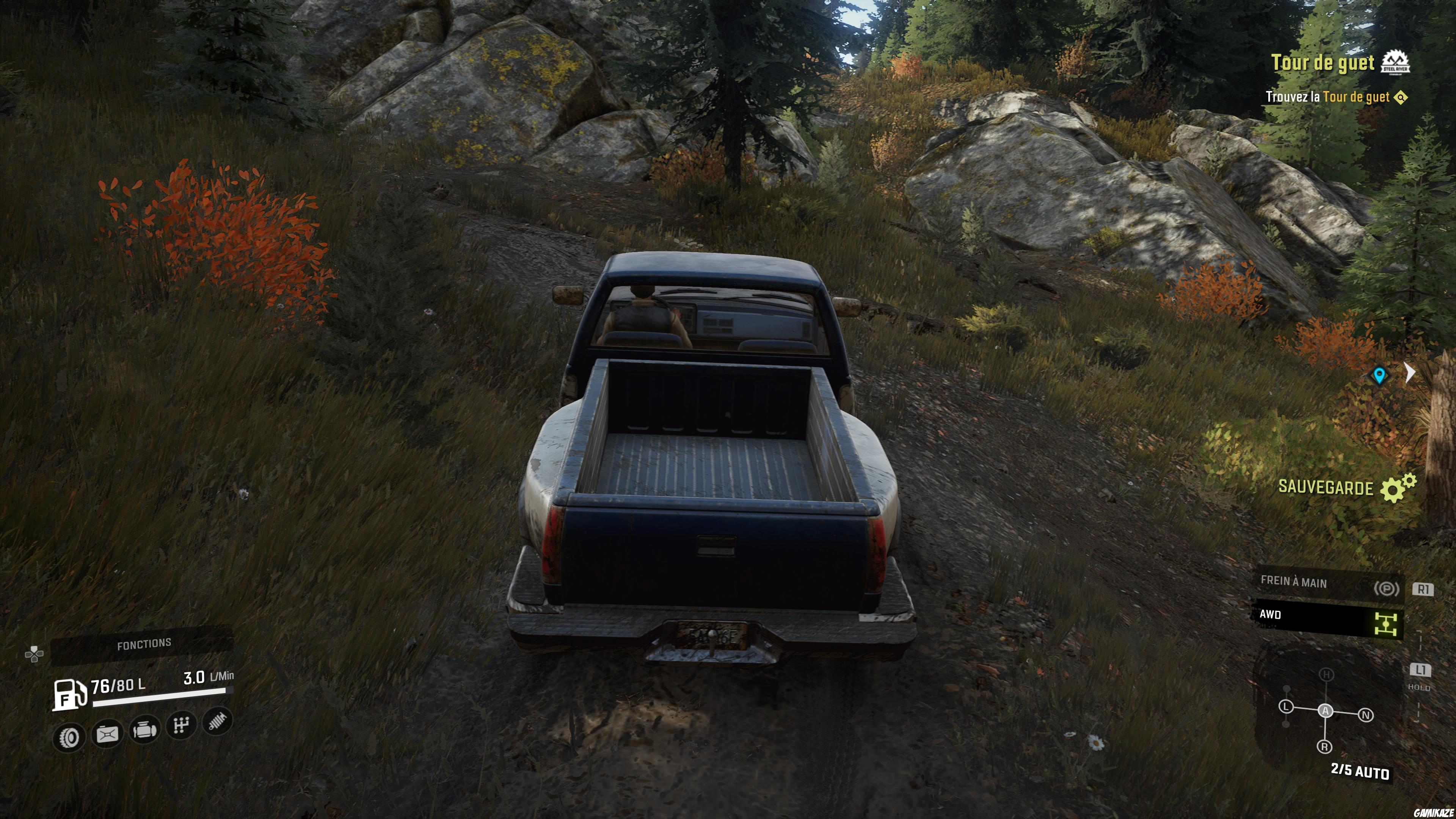The width and height of the screenshot is (1456, 819).
Task: Open the Tour de guet objective title
Action: click(x=1323, y=63)
